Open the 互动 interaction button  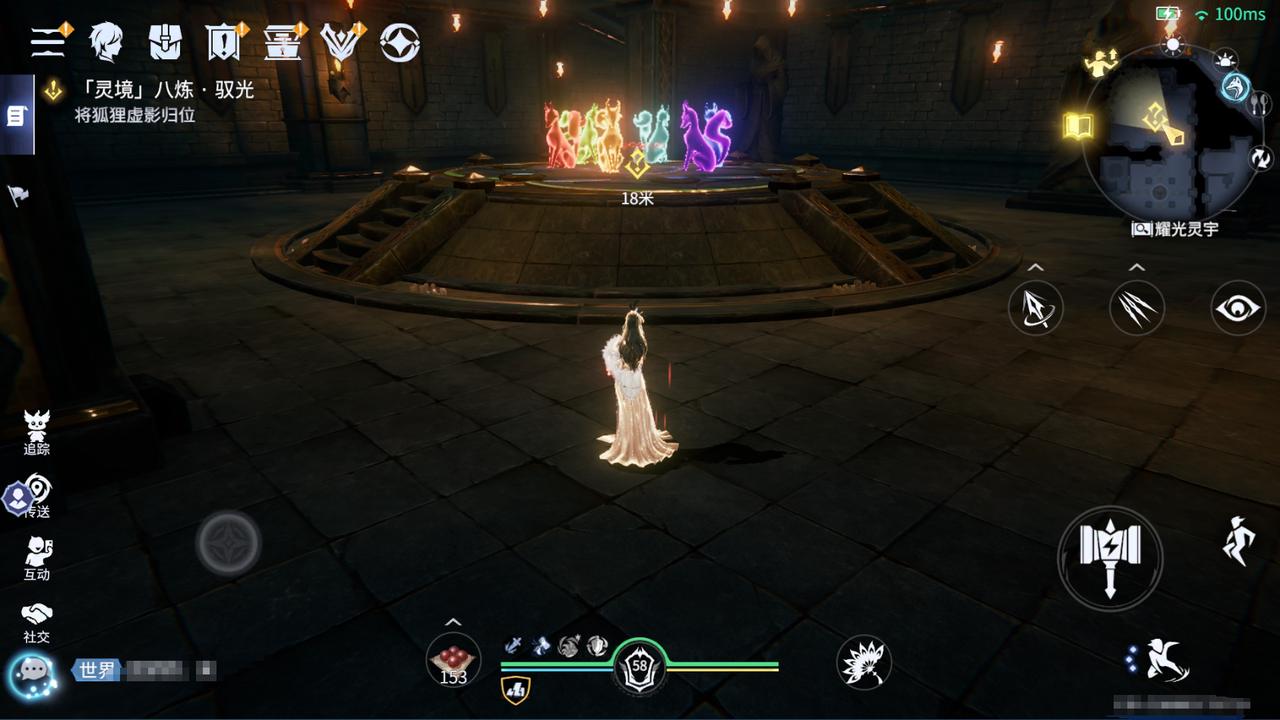[37, 558]
